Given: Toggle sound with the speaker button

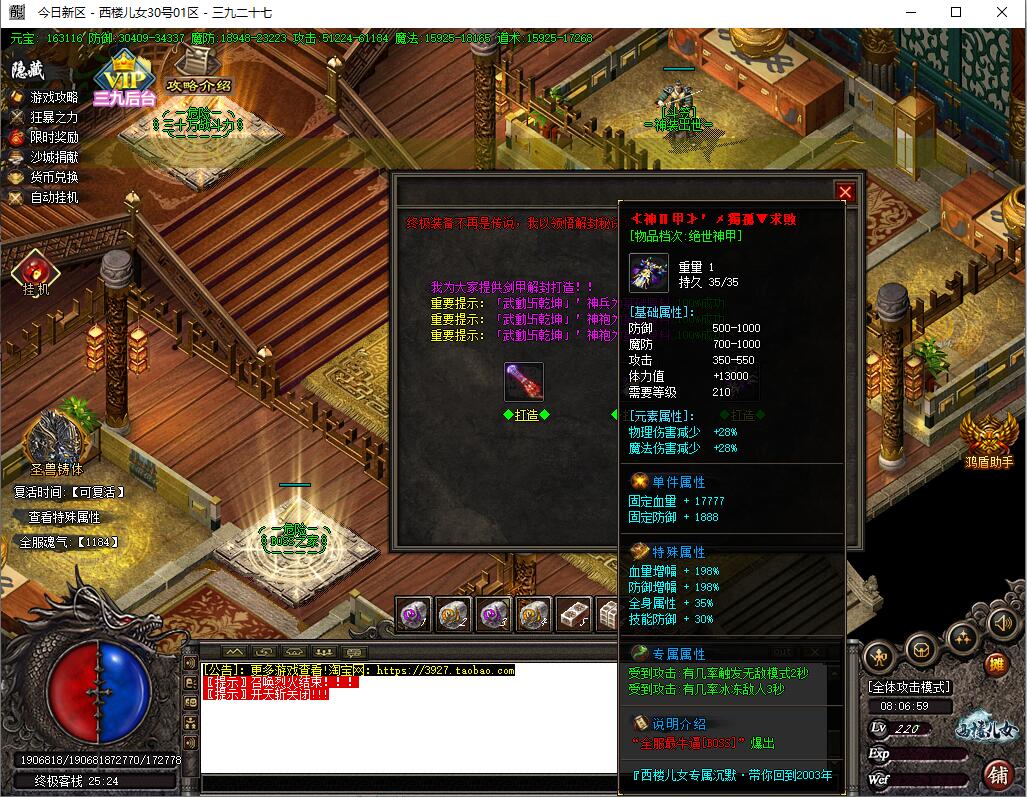Looking at the screenshot, I should (x=1000, y=624).
